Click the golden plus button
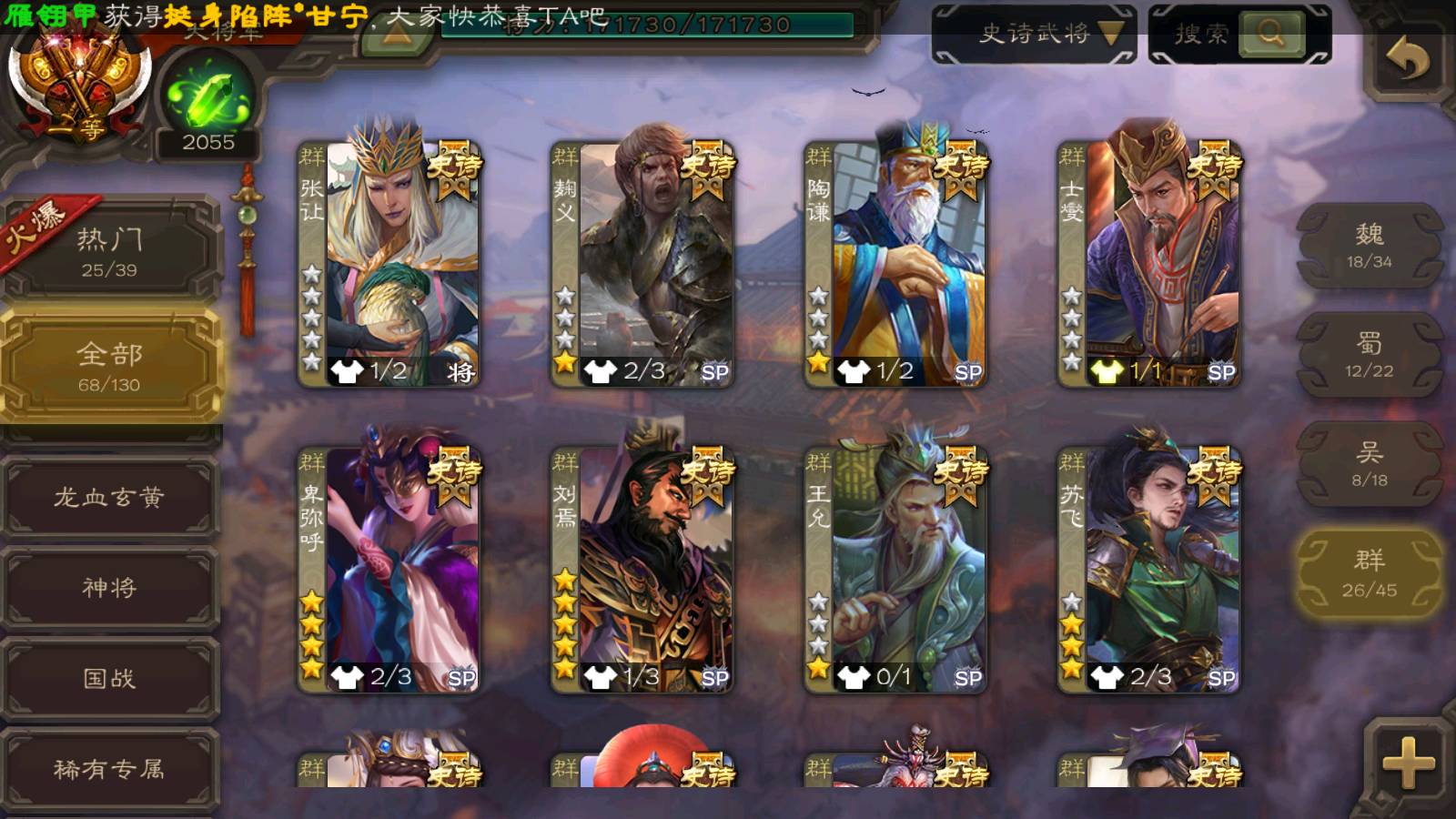The width and height of the screenshot is (1456, 819). (x=1407, y=761)
